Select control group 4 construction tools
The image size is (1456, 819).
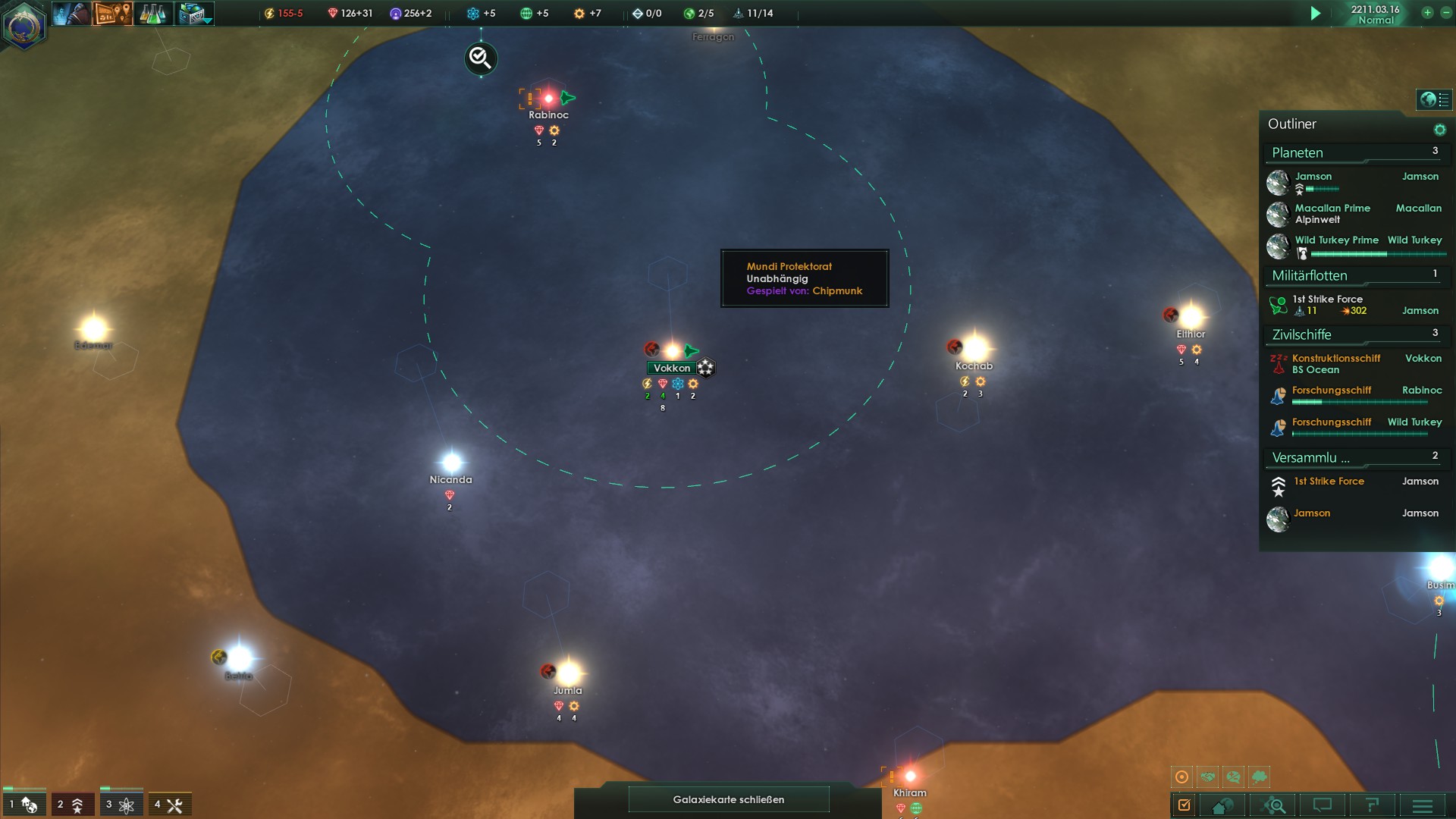click(x=169, y=805)
